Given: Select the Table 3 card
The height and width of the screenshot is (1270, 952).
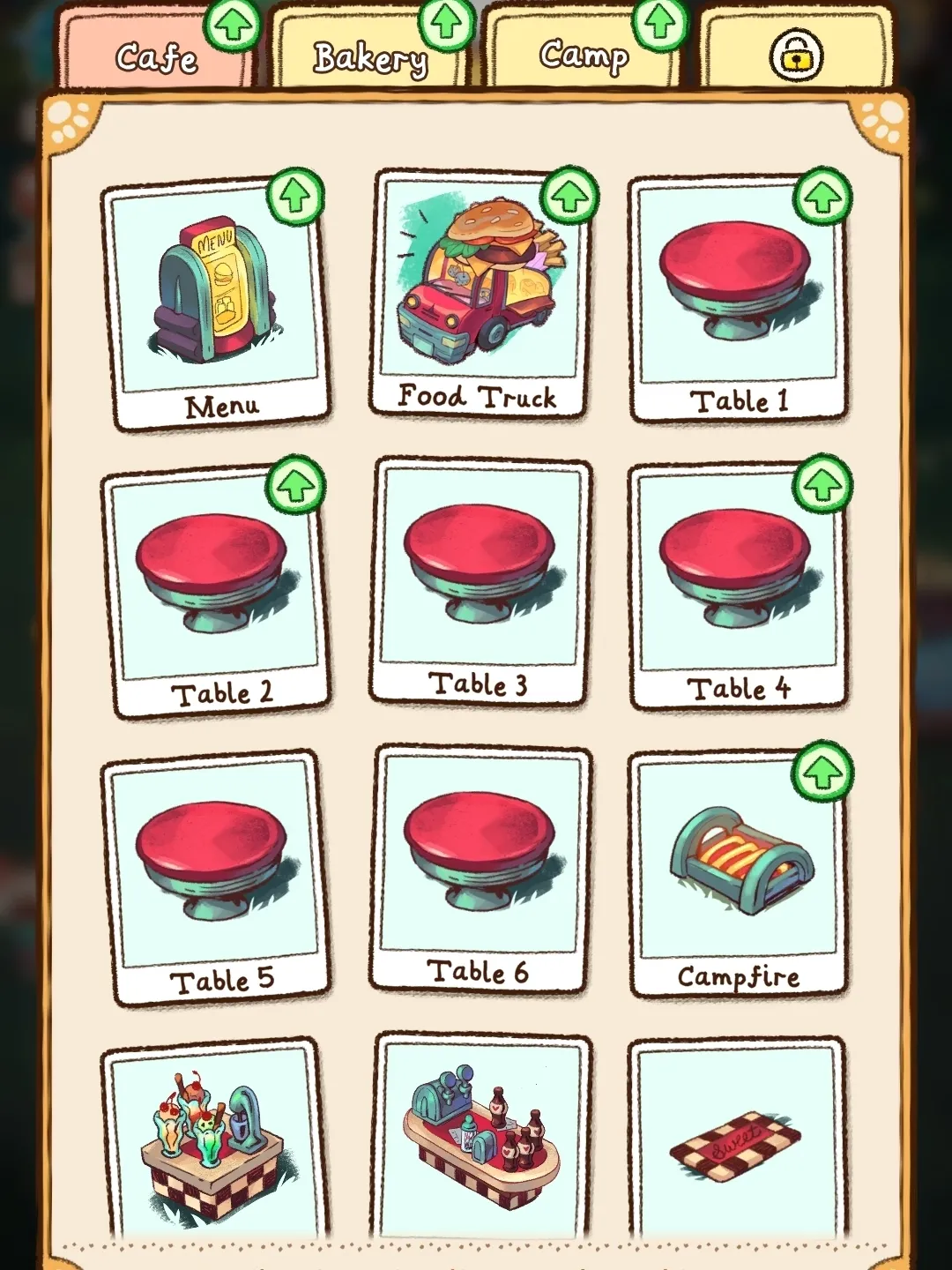Looking at the screenshot, I should (x=480, y=582).
